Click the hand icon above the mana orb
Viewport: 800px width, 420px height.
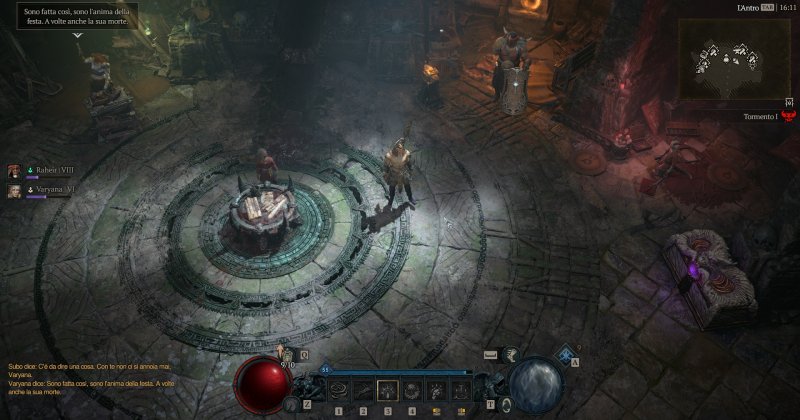tap(511, 354)
